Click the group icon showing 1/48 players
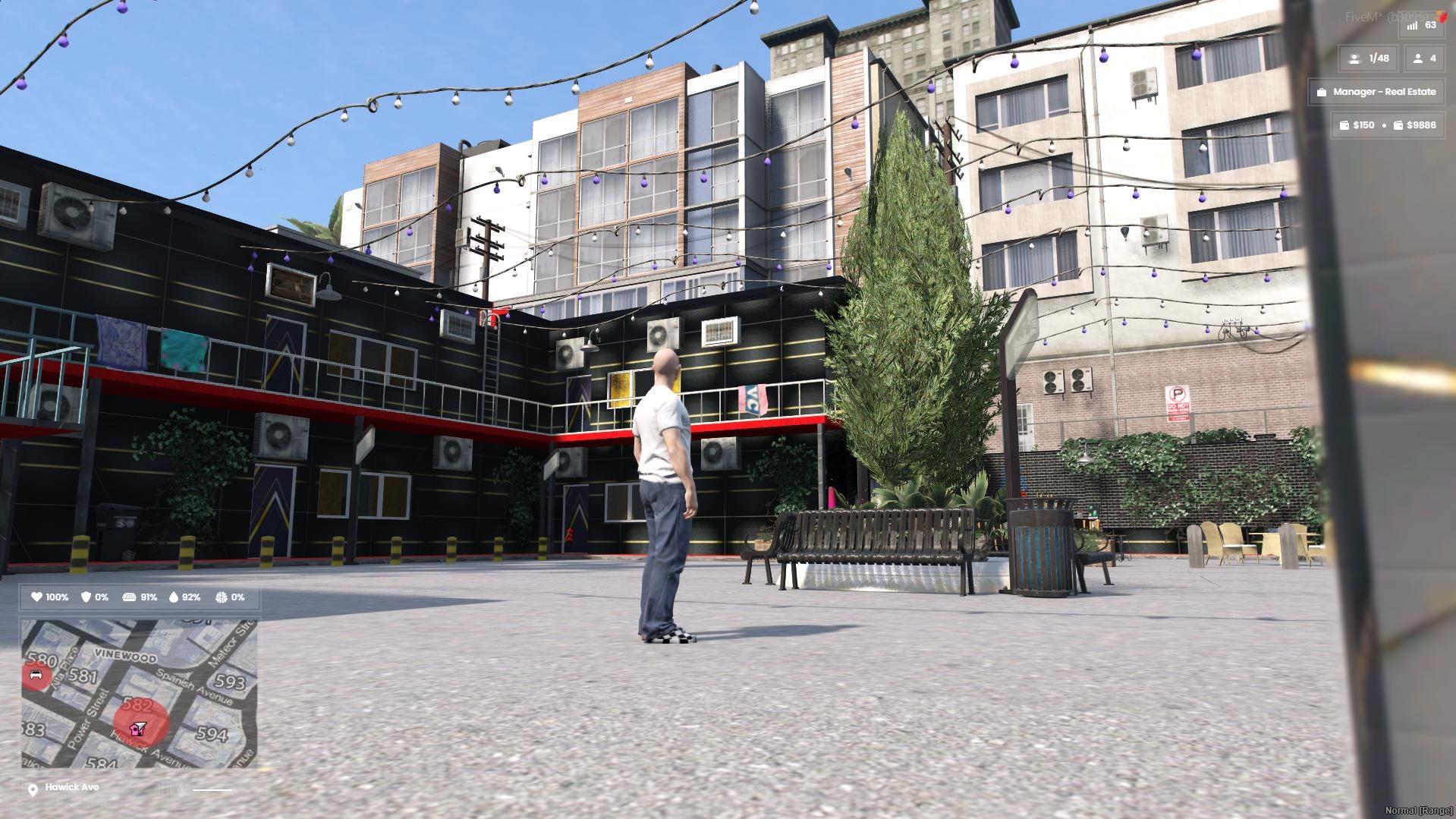 tap(1355, 58)
